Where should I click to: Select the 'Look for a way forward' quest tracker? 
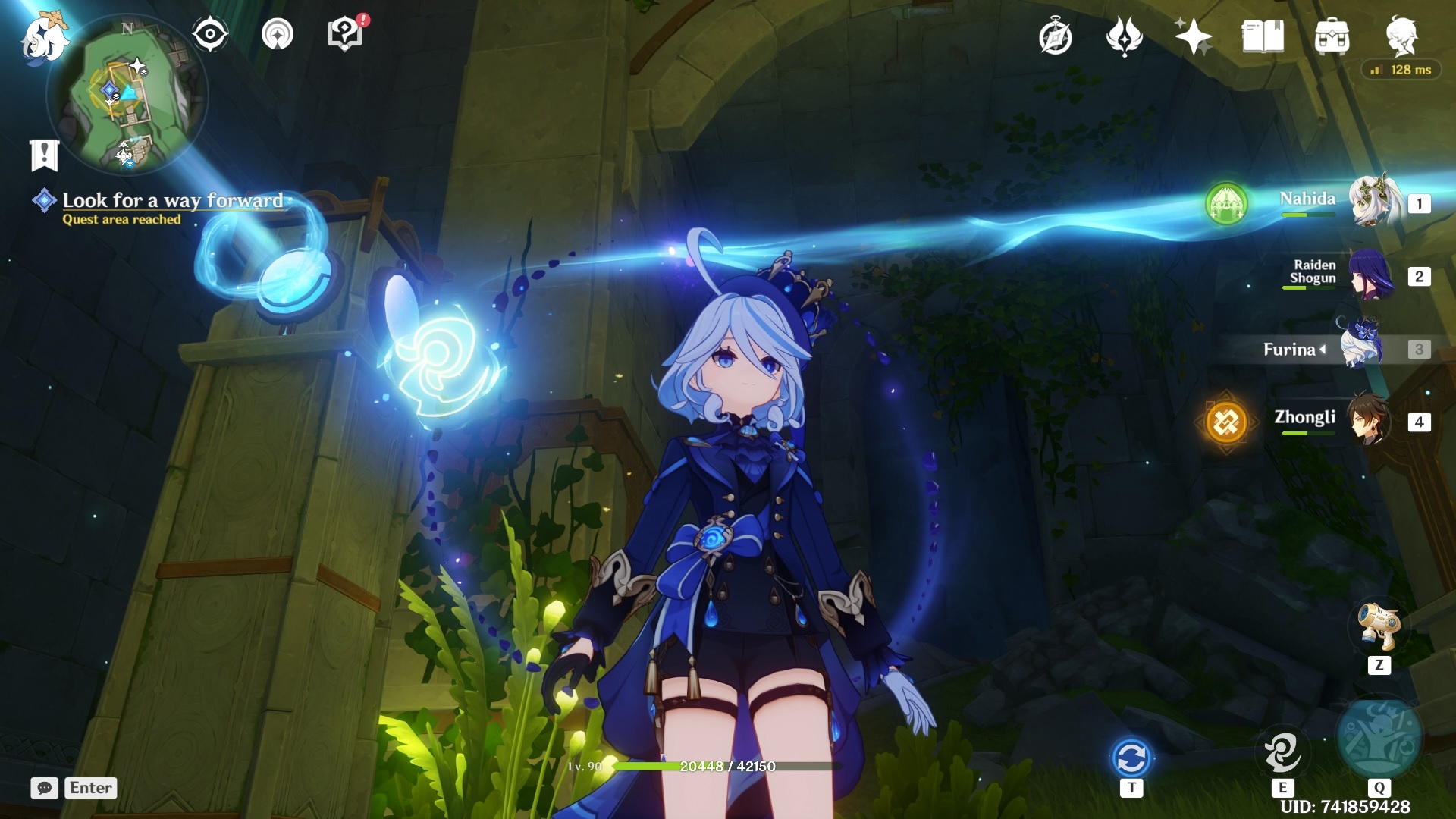172,201
